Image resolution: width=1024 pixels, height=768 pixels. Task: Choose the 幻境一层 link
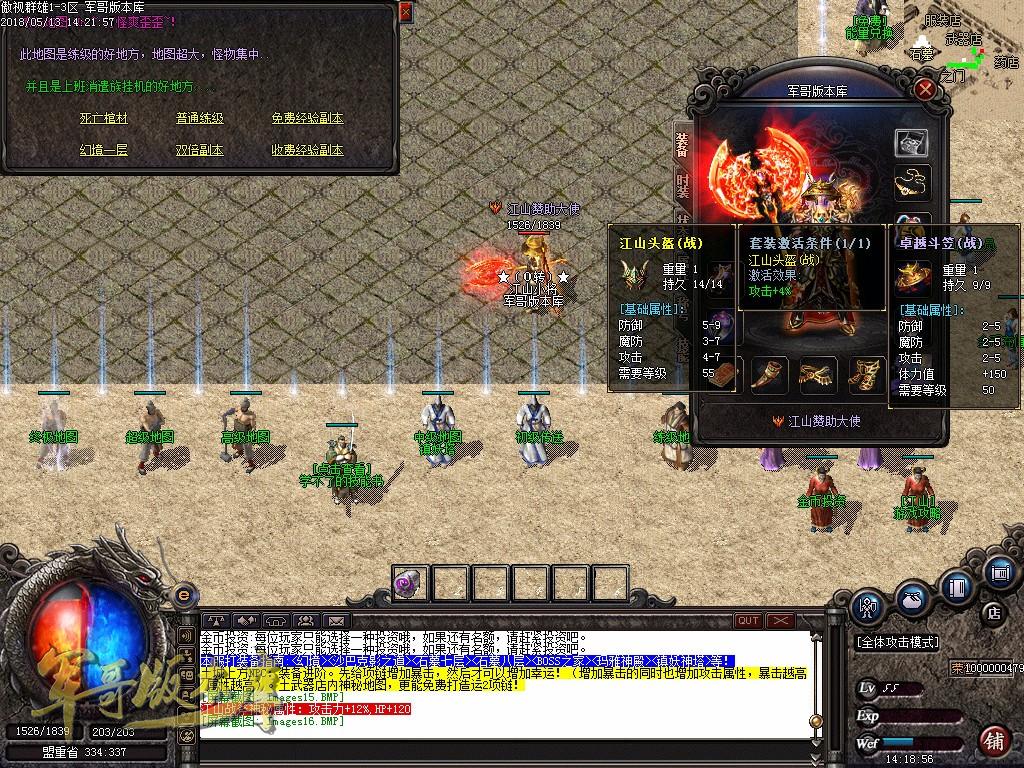(104, 150)
